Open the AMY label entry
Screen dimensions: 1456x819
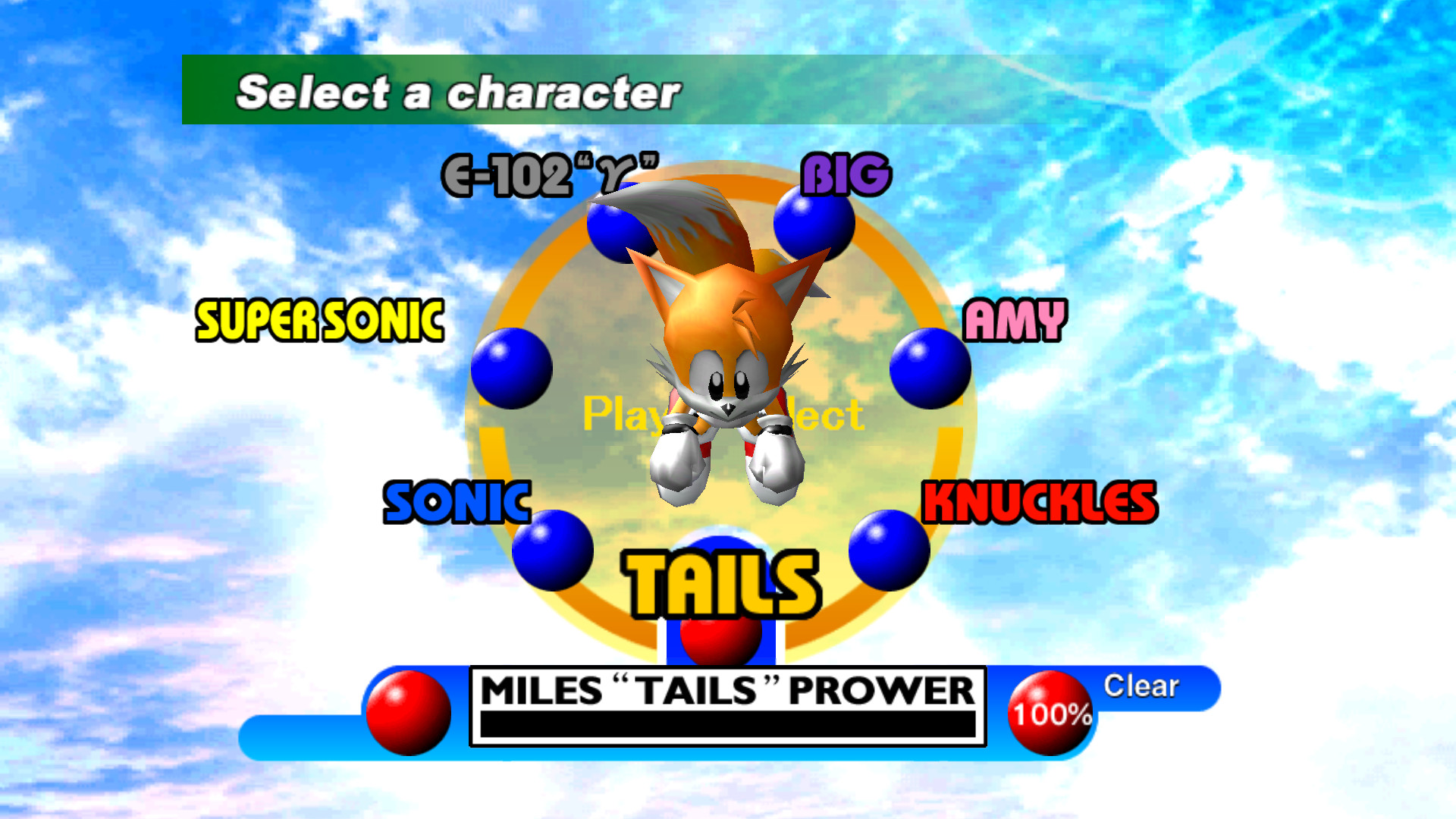tap(1016, 318)
